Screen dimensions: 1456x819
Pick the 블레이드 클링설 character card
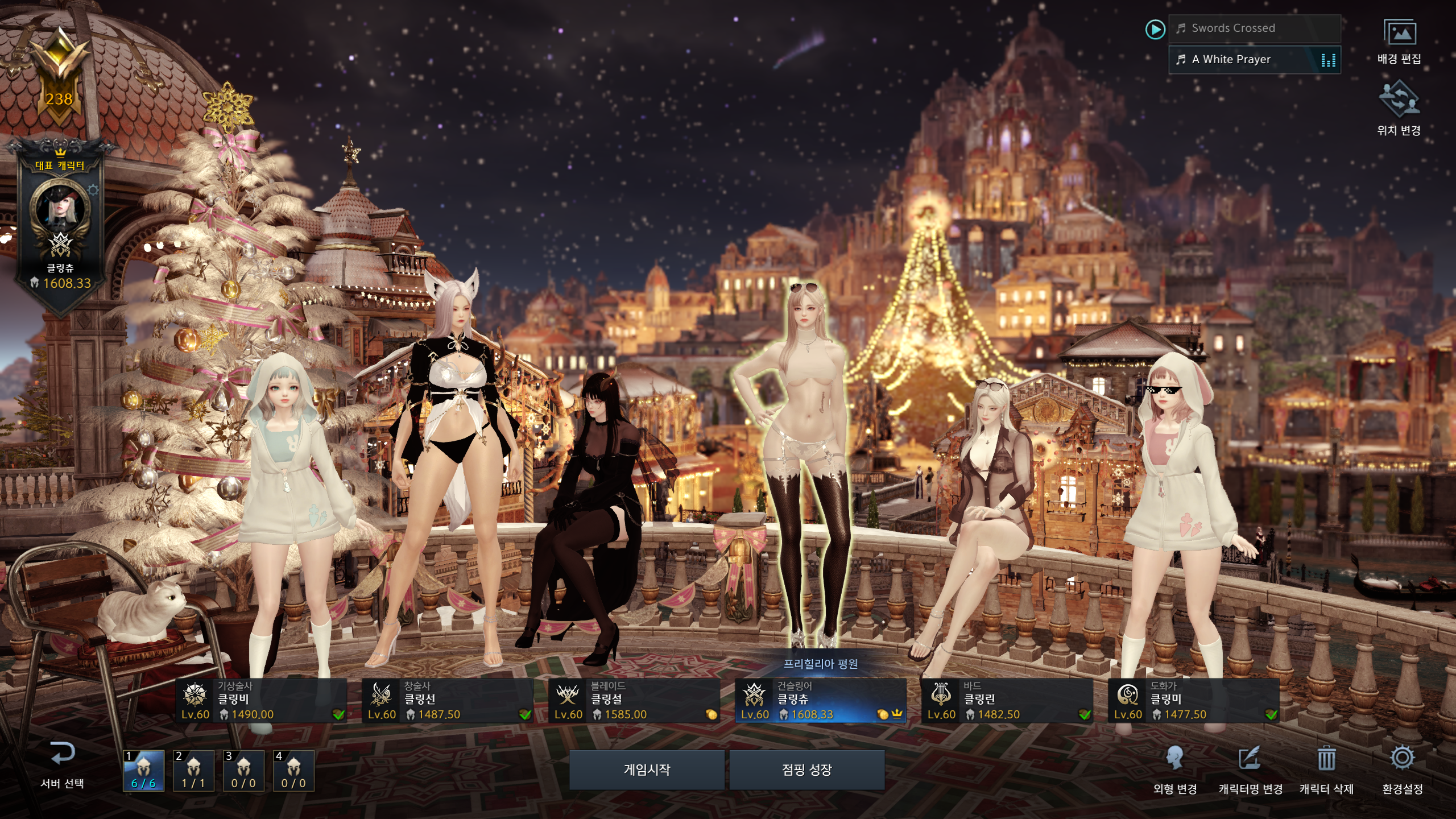634,701
